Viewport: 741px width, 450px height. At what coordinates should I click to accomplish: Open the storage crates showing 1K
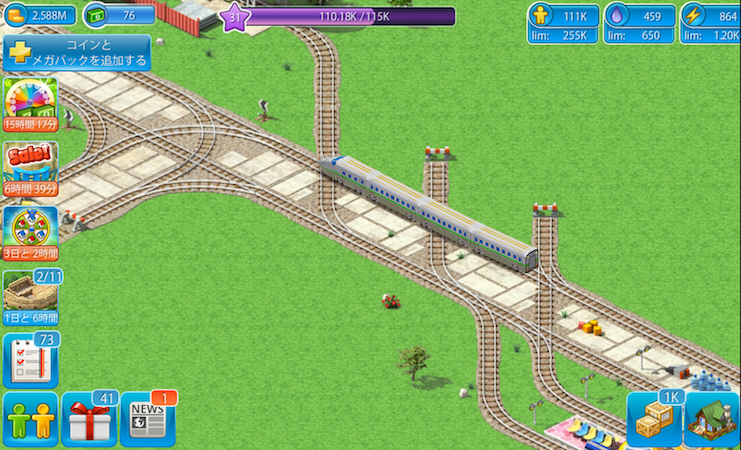(x=653, y=419)
